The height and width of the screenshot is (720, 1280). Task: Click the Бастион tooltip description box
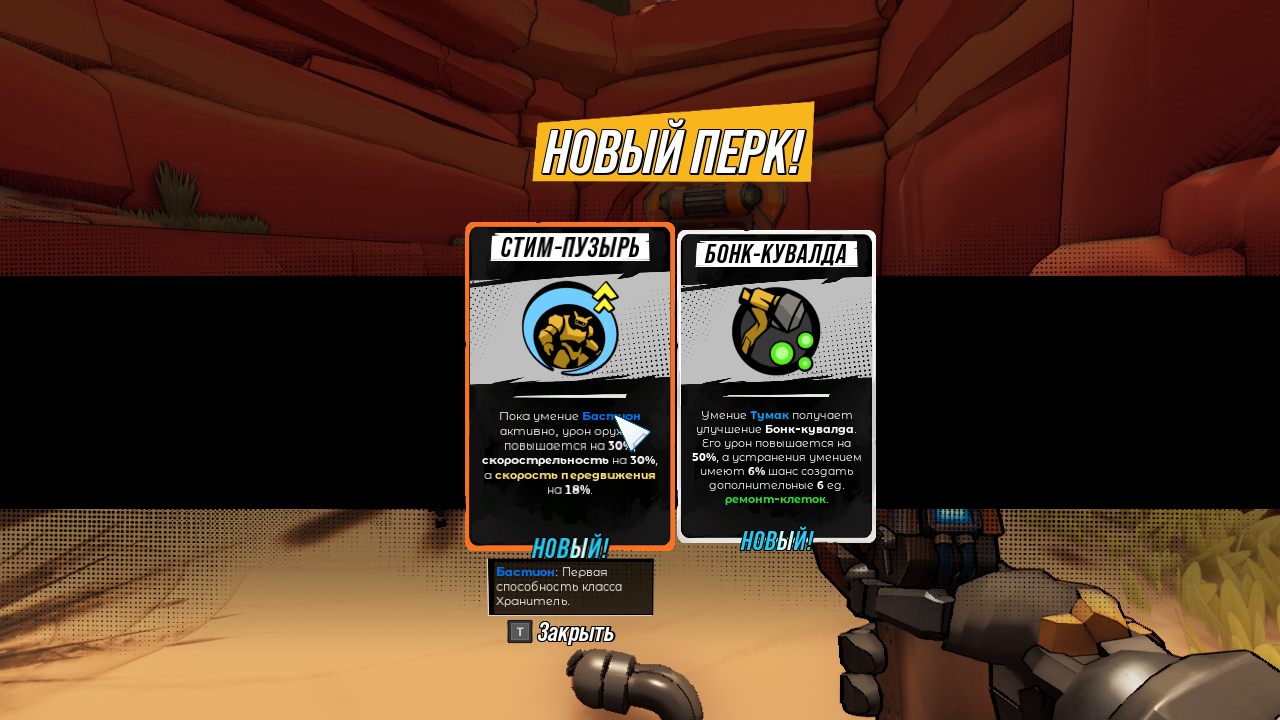[570, 587]
